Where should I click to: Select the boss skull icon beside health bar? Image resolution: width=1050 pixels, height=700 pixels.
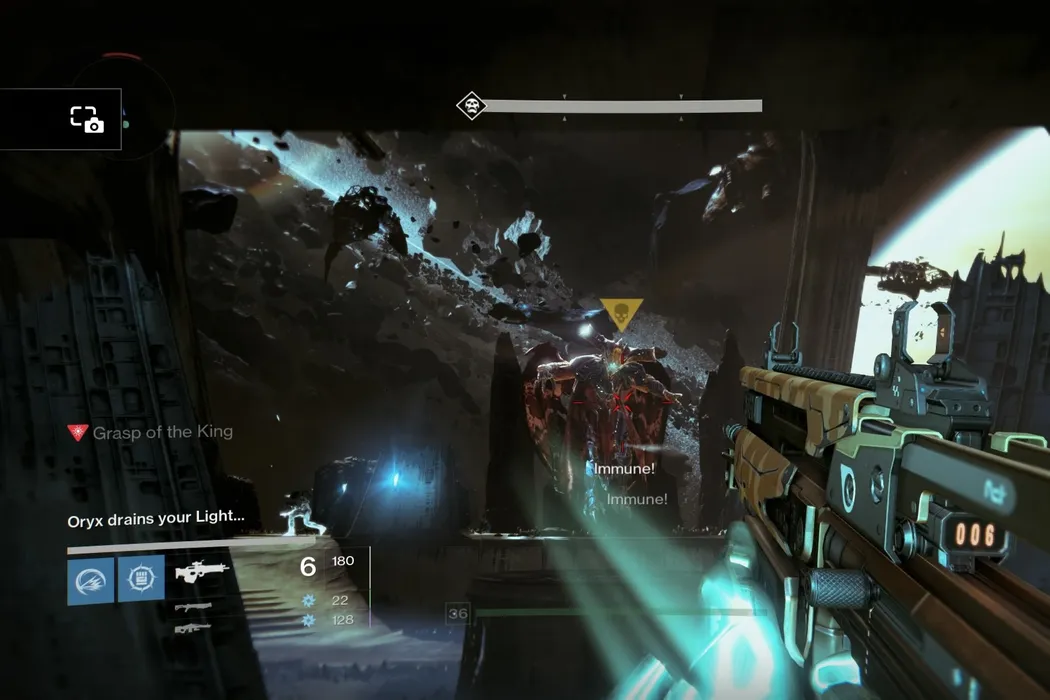pyautogui.click(x=471, y=106)
